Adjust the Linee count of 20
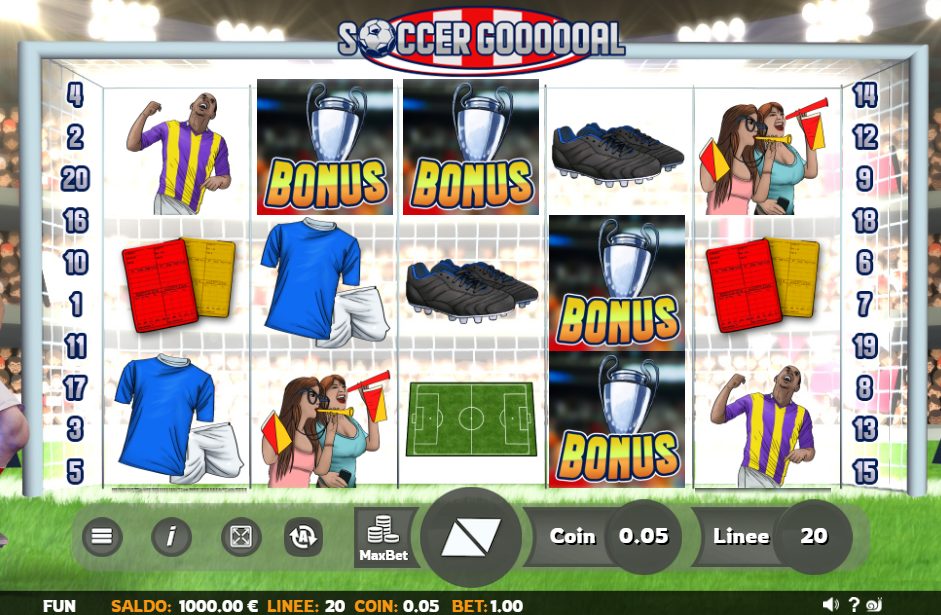 [813, 536]
